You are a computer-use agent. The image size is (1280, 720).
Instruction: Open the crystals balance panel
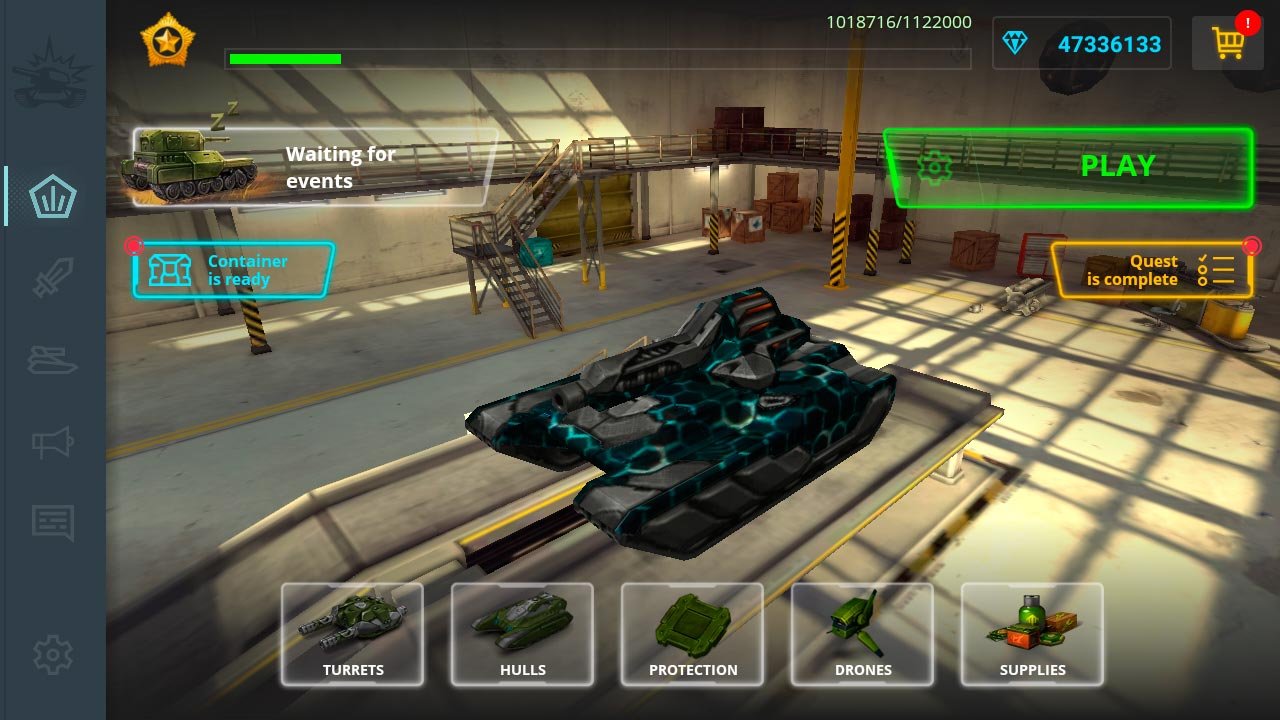[x=1081, y=44]
